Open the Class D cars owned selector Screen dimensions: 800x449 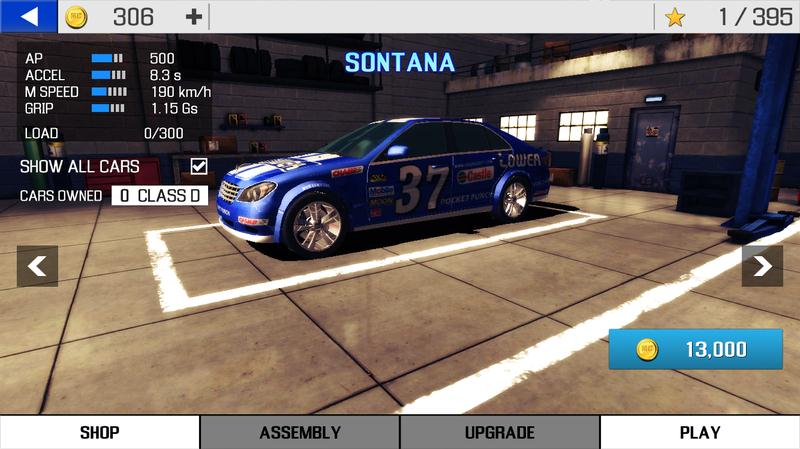click(x=159, y=196)
